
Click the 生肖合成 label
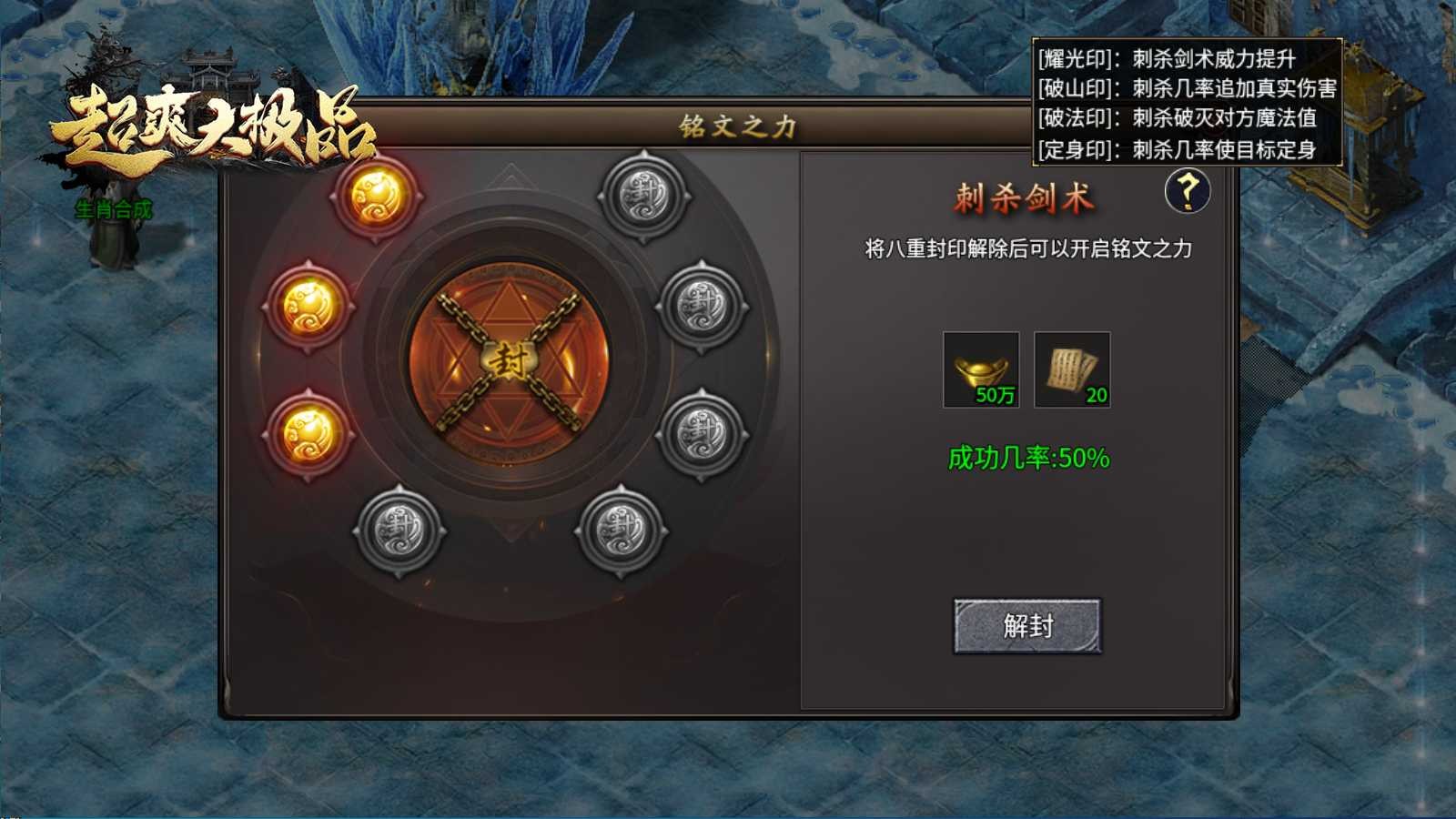click(116, 209)
